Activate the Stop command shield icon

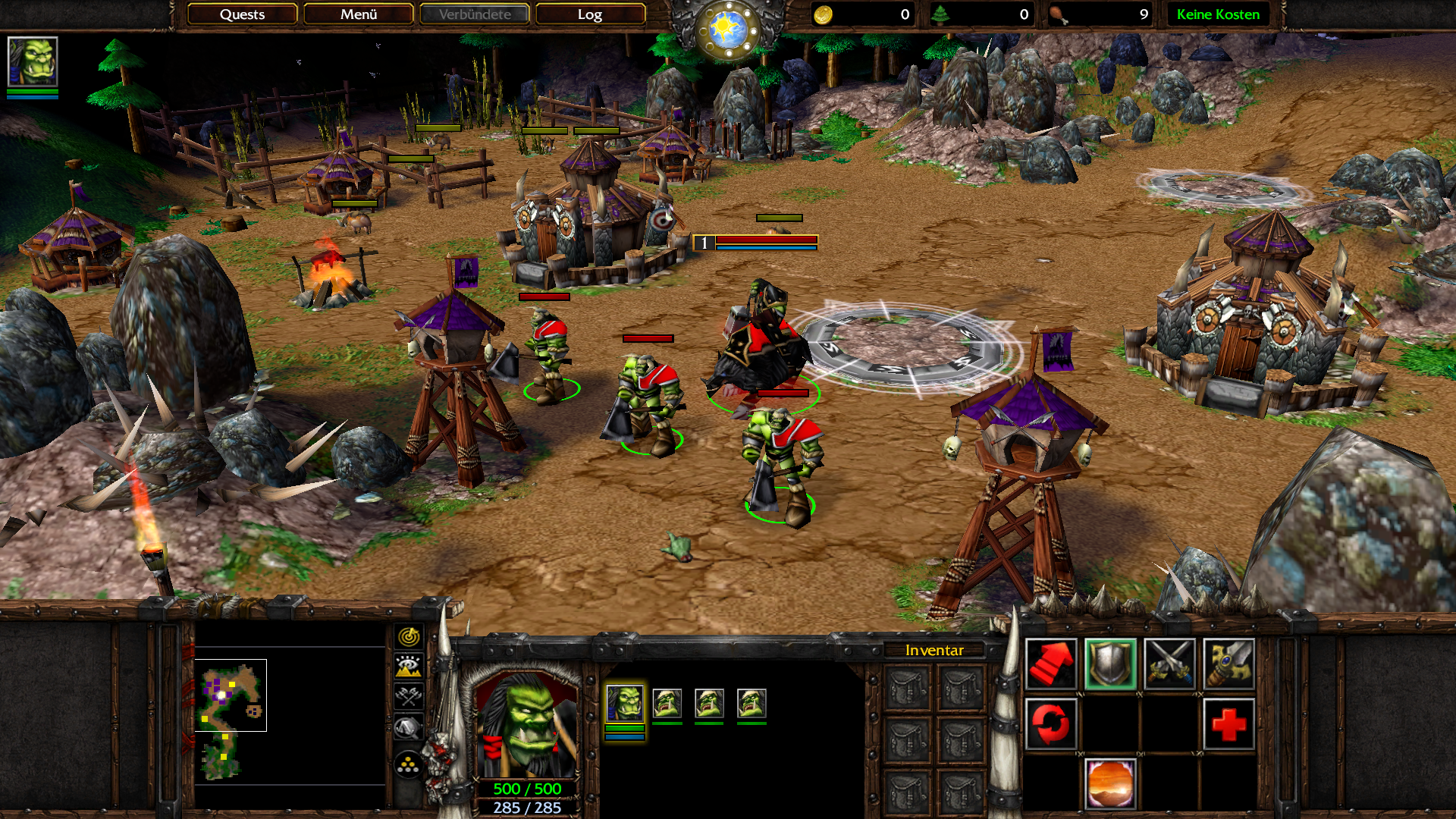tap(1110, 664)
